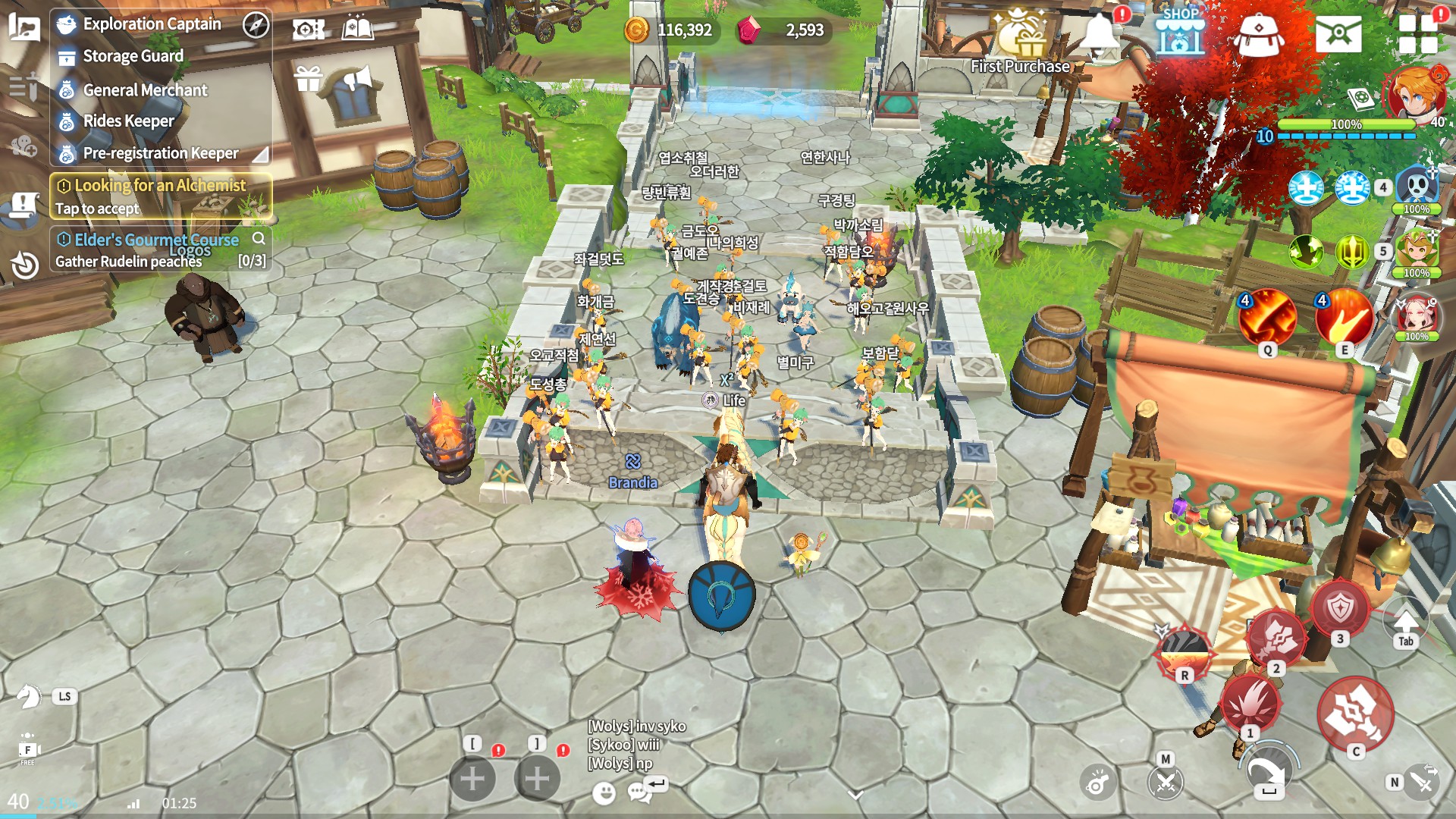Accept the Looking for an Alchemist quest
Image resolution: width=1456 pixels, height=819 pixels.
(x=160, y=196)
